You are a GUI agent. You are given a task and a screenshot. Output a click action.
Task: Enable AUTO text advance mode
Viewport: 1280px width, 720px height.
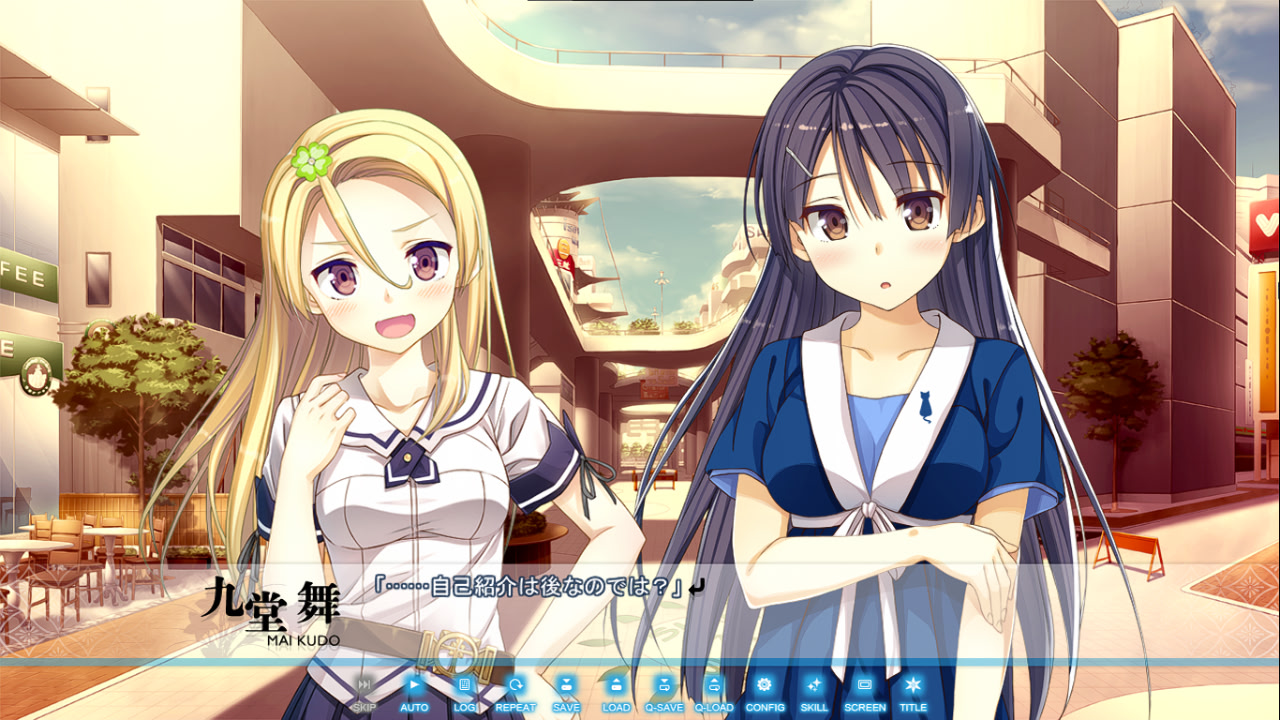[414, 692]
